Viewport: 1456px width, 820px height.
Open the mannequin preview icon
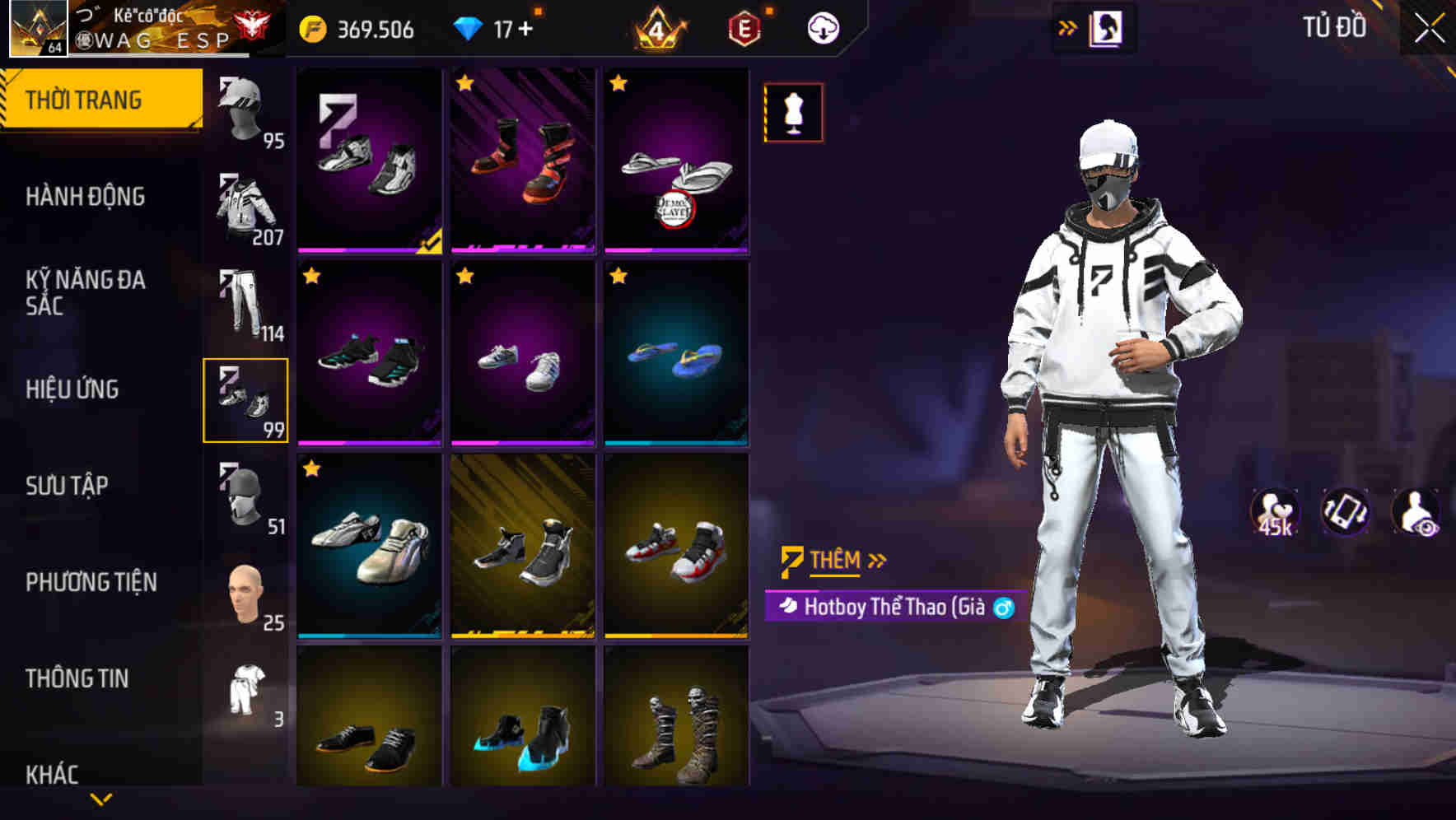click(792, 113)
